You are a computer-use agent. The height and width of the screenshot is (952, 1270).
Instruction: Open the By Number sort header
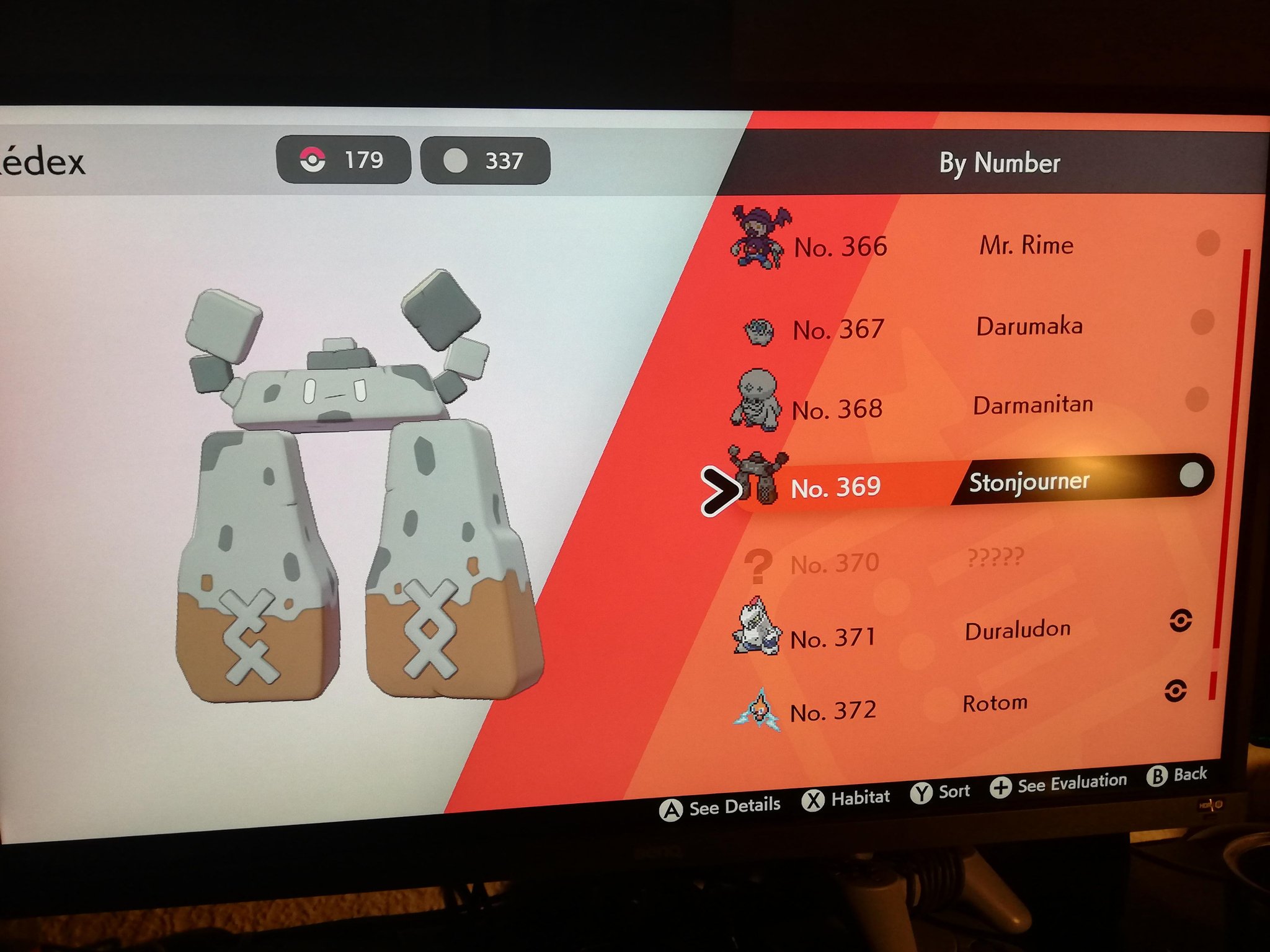click(998, 164)
